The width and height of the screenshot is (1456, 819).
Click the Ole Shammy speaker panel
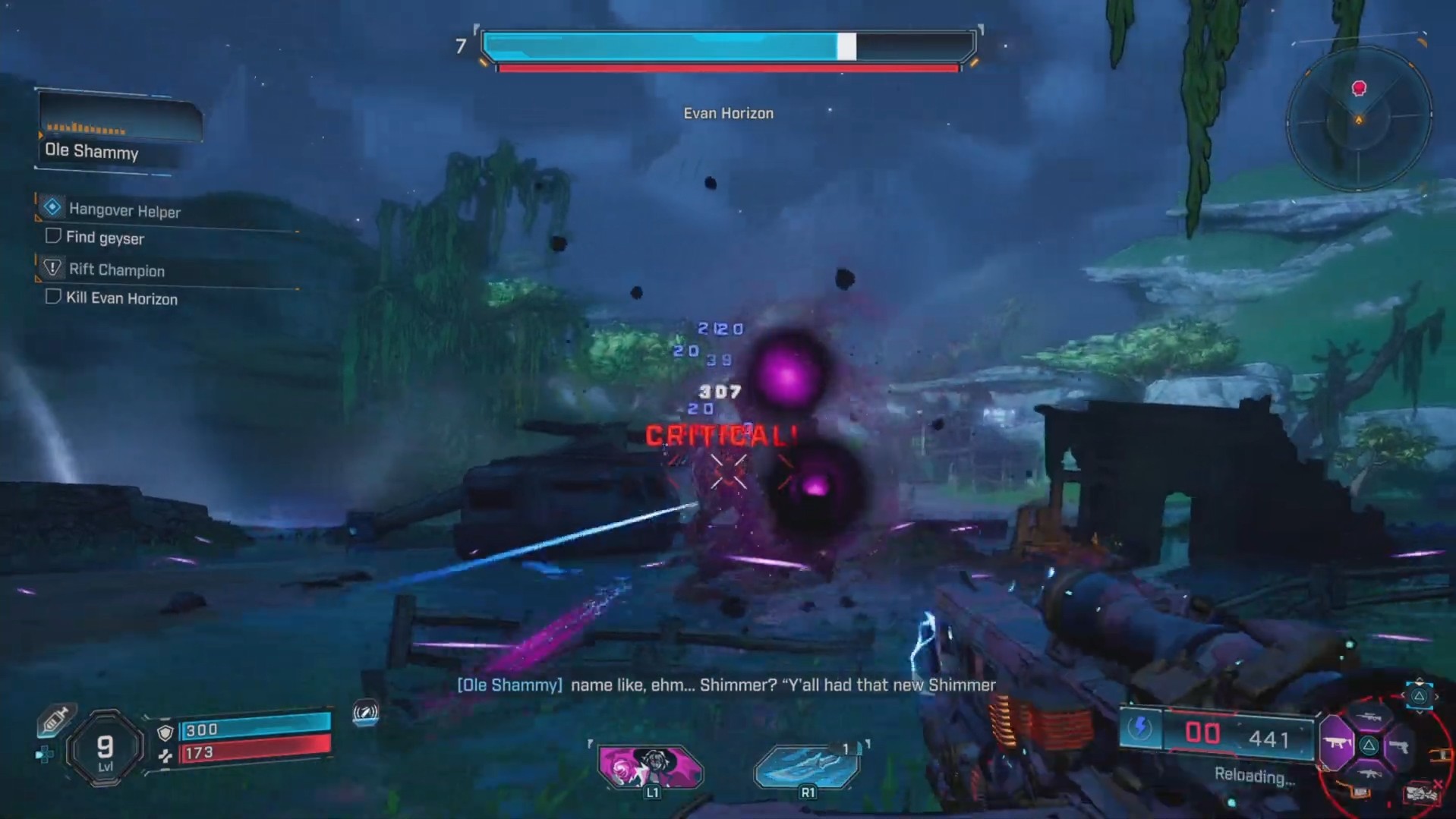pos(118,131)
